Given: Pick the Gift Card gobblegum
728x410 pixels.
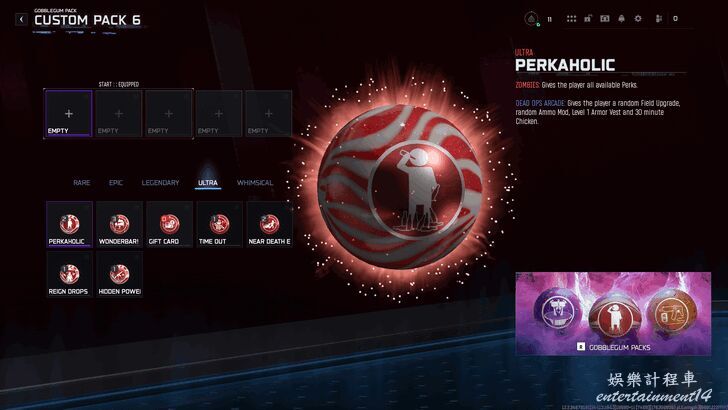Looking at the screenshot, I should [169, 224].
